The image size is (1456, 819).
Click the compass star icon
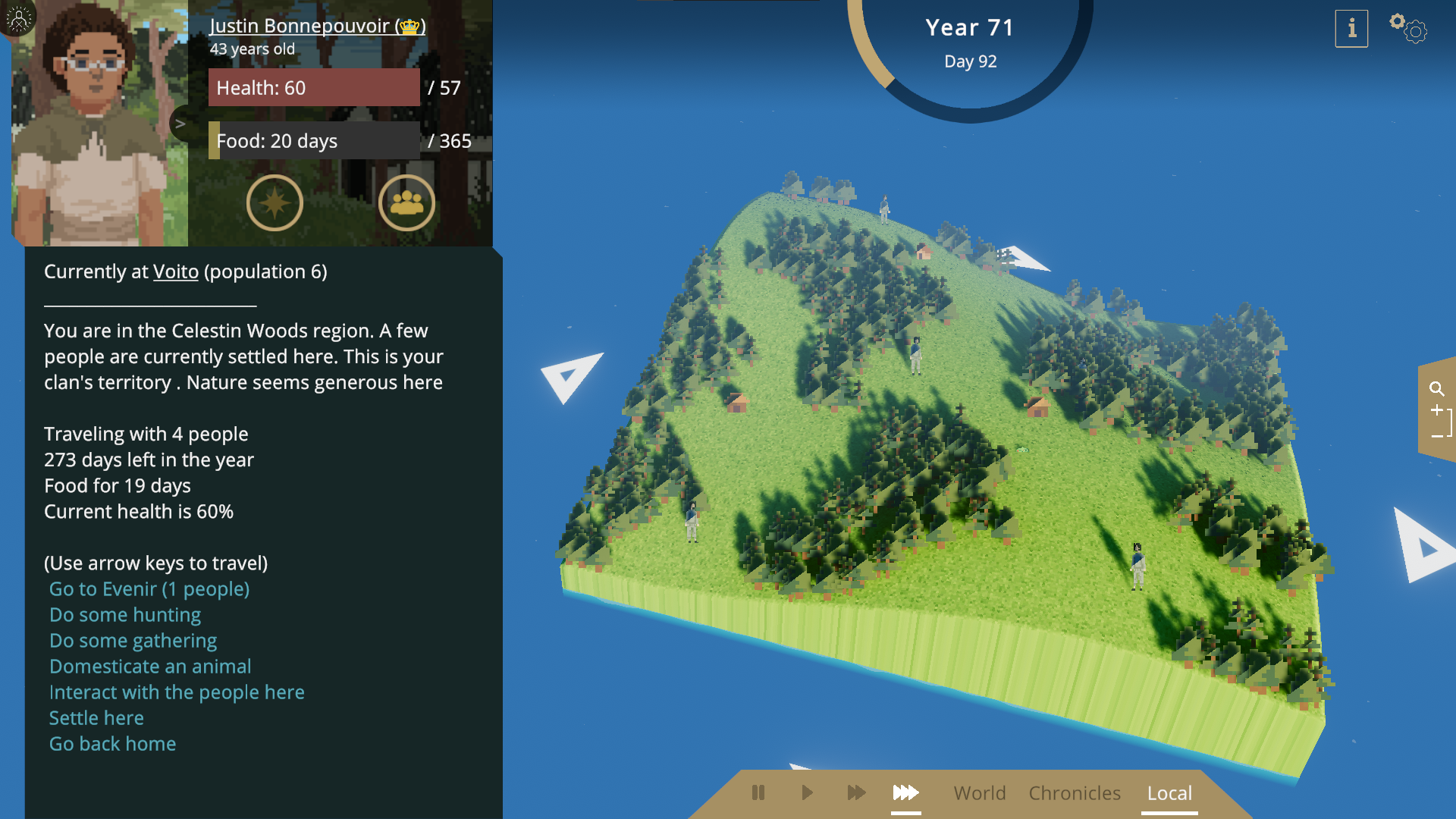pyautogui.click(x=275, y=202)
